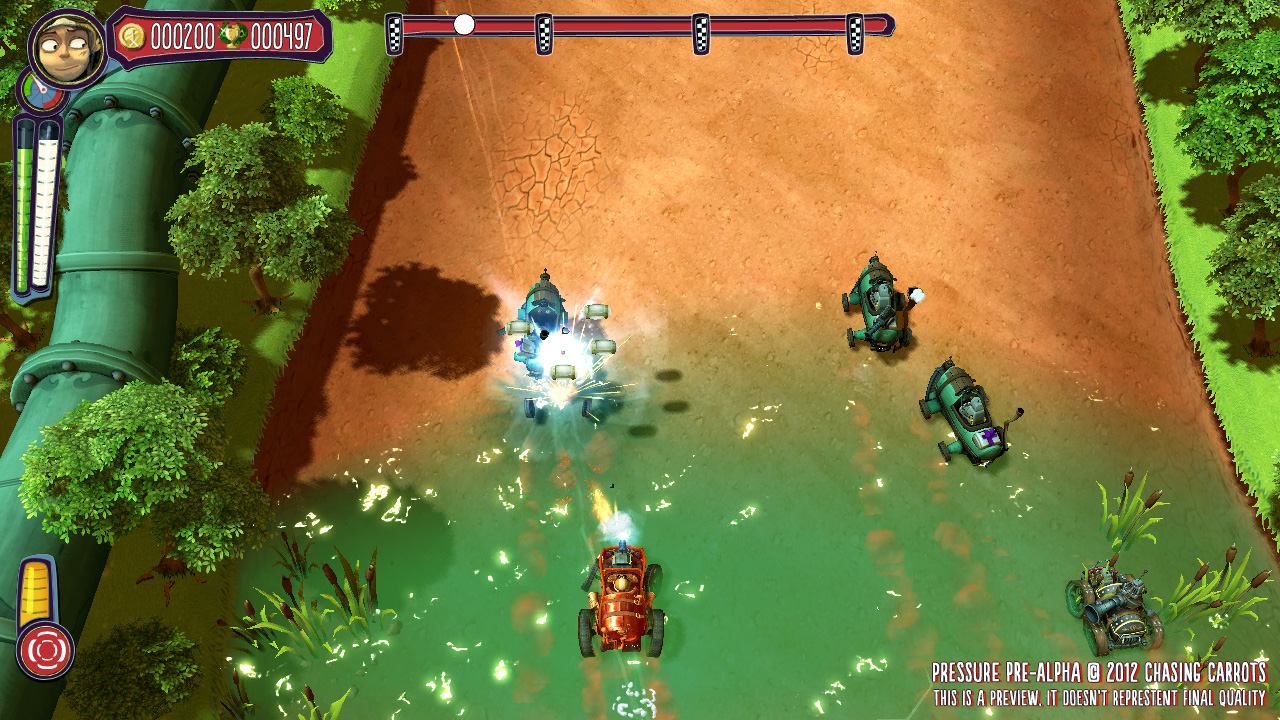The width and height of the screenshot is (1280, 720).
Task: Activate the red target special ability icon
Action: coord(45,650)
